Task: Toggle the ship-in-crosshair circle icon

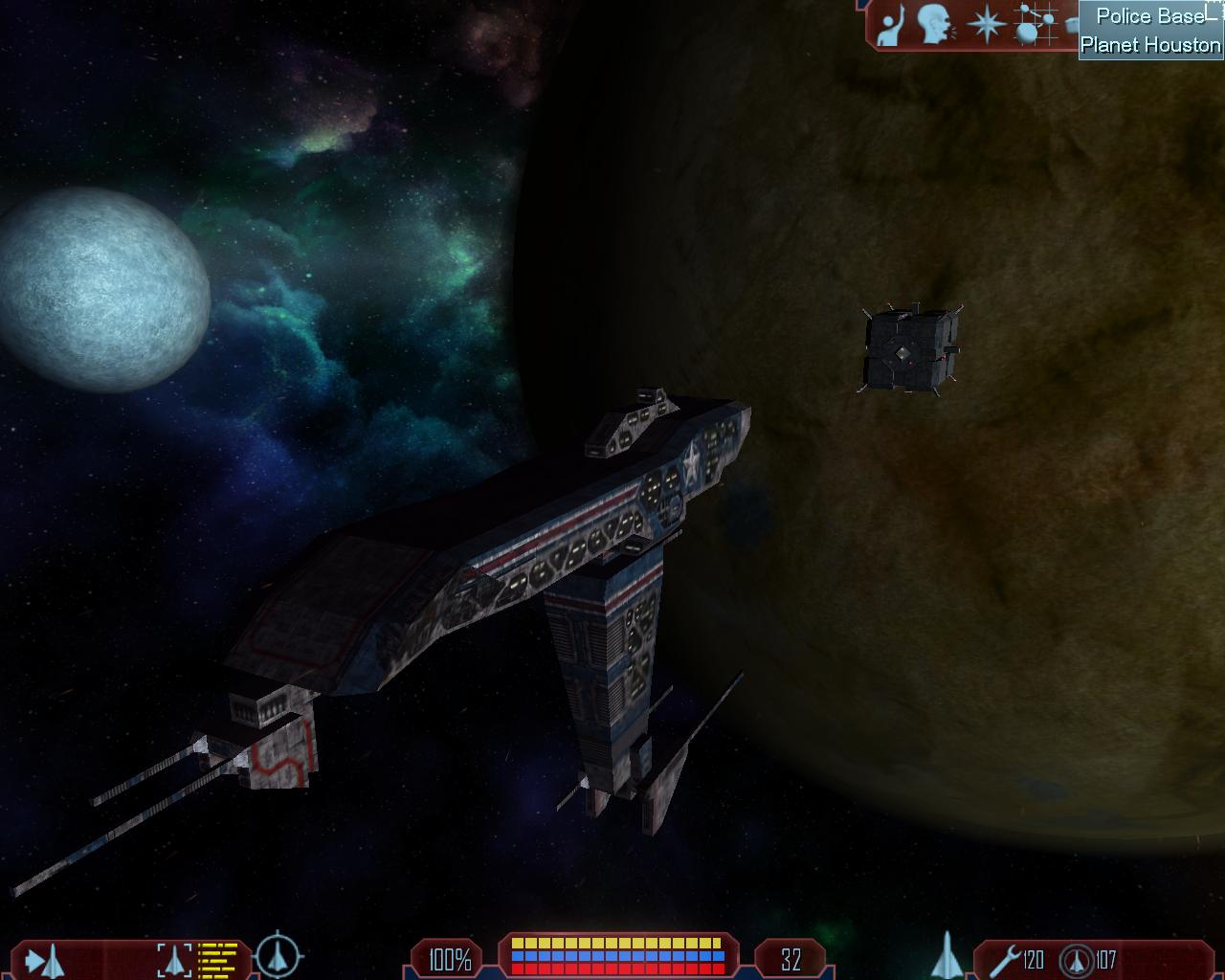Action: tap(279, 955)
